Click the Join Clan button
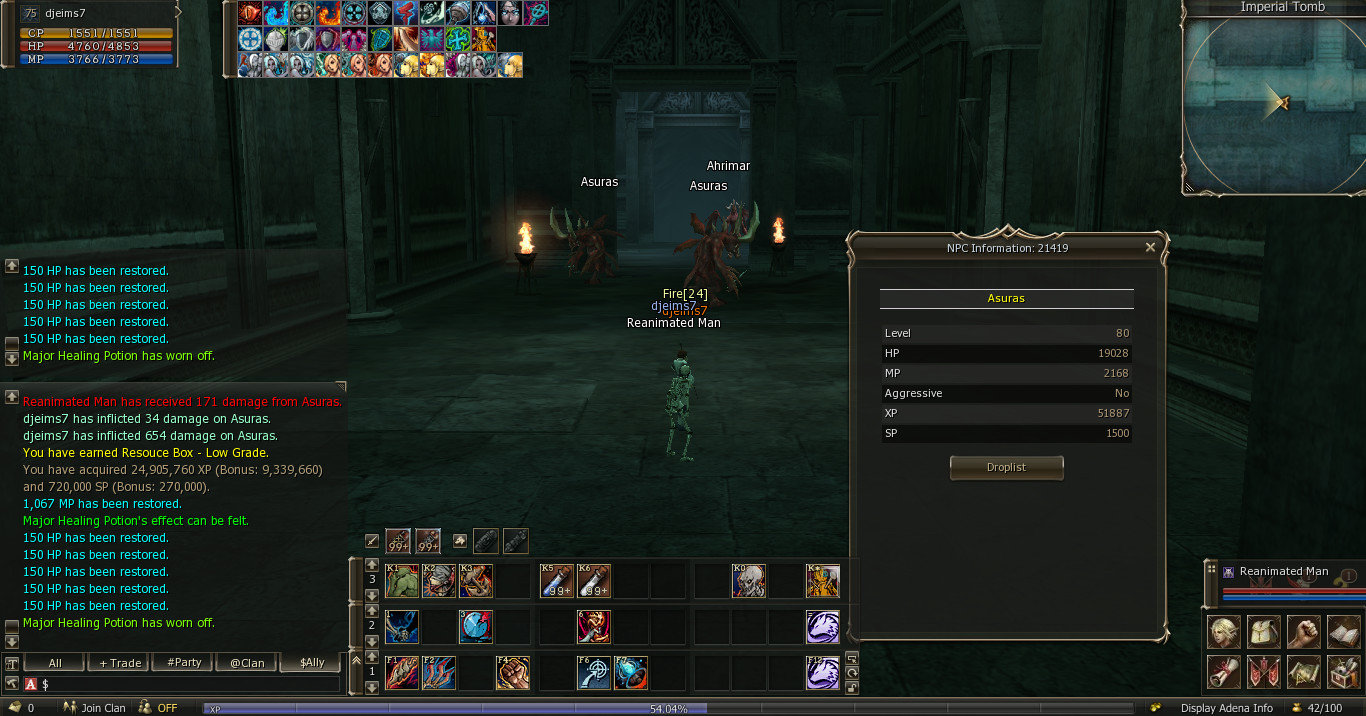Viewport: 1366px width, 716px height. click(96, 708)
